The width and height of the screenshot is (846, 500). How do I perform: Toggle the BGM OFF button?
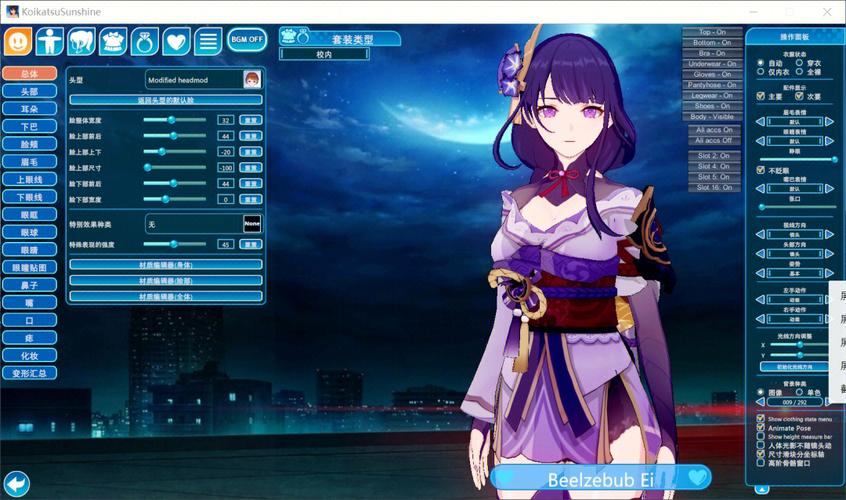click(247, 40)
